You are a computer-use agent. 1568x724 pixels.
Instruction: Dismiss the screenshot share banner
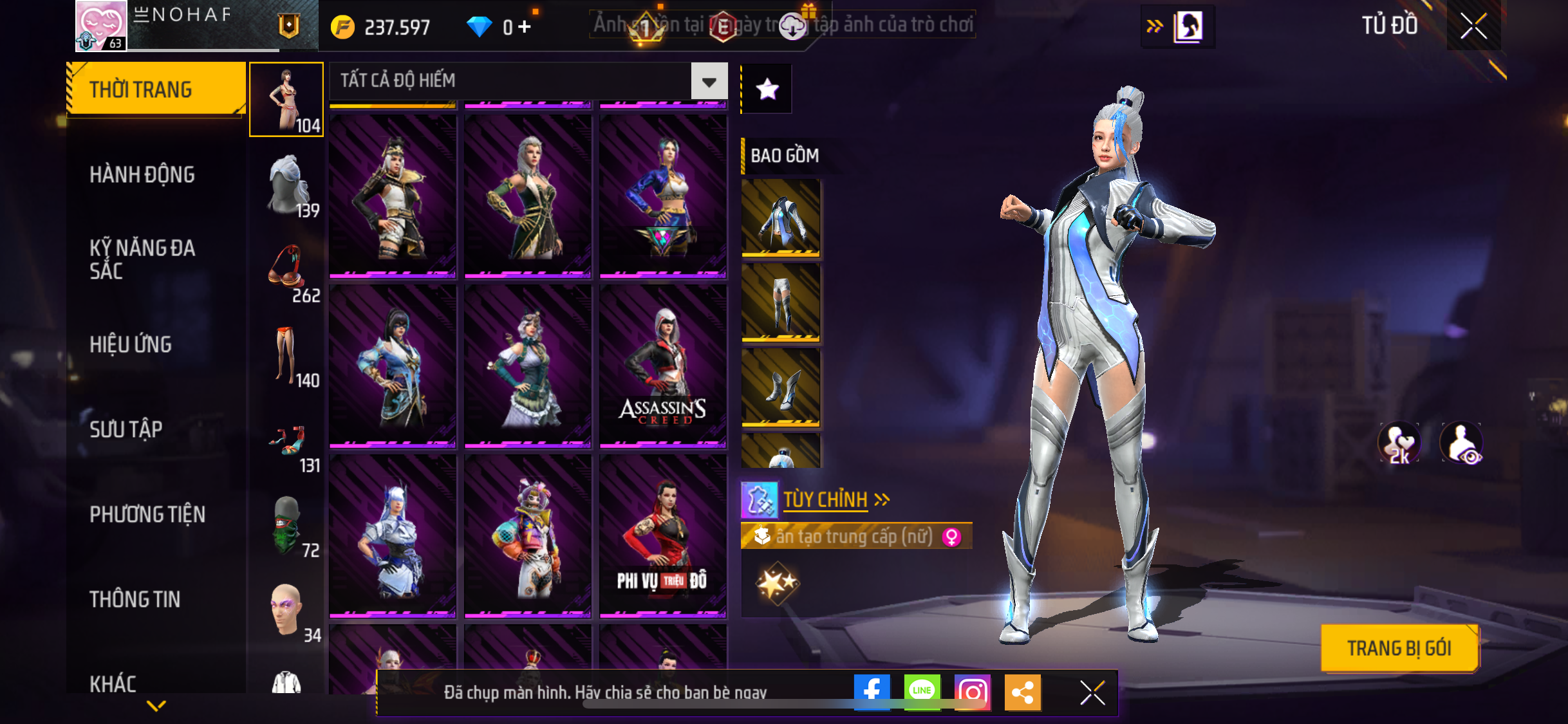pyautogui.click(x=1092, y=692)
